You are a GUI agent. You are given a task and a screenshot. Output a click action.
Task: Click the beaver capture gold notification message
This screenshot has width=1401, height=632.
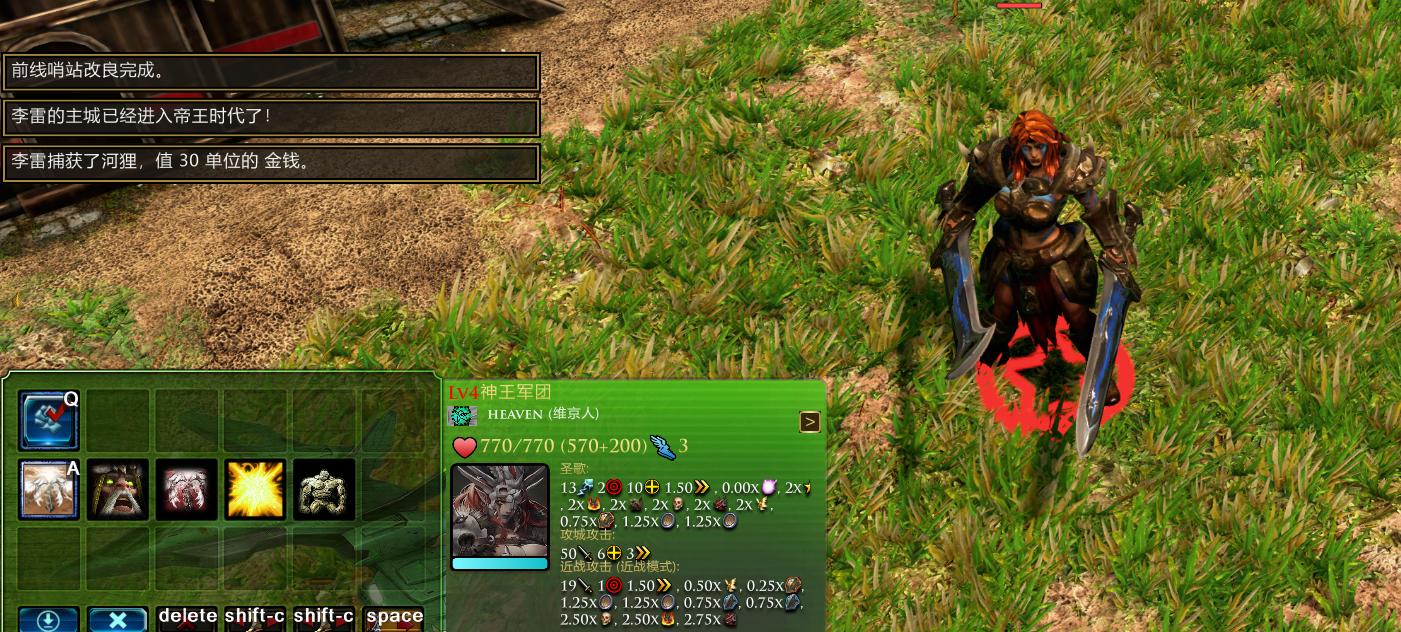(271, 162)
